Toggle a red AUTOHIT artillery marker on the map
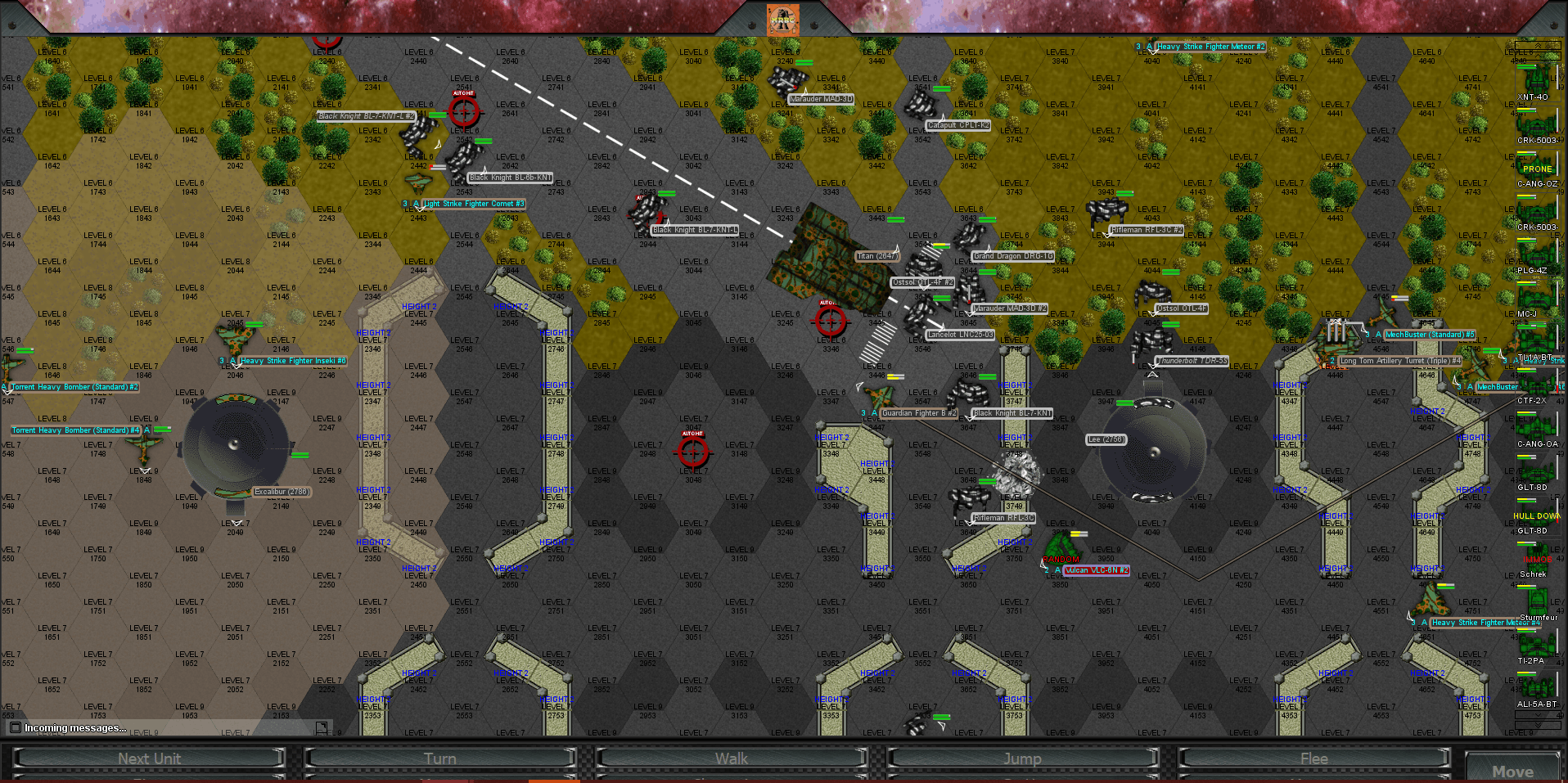The height and width of the screenshot is (783, 1568). [693, 452]
